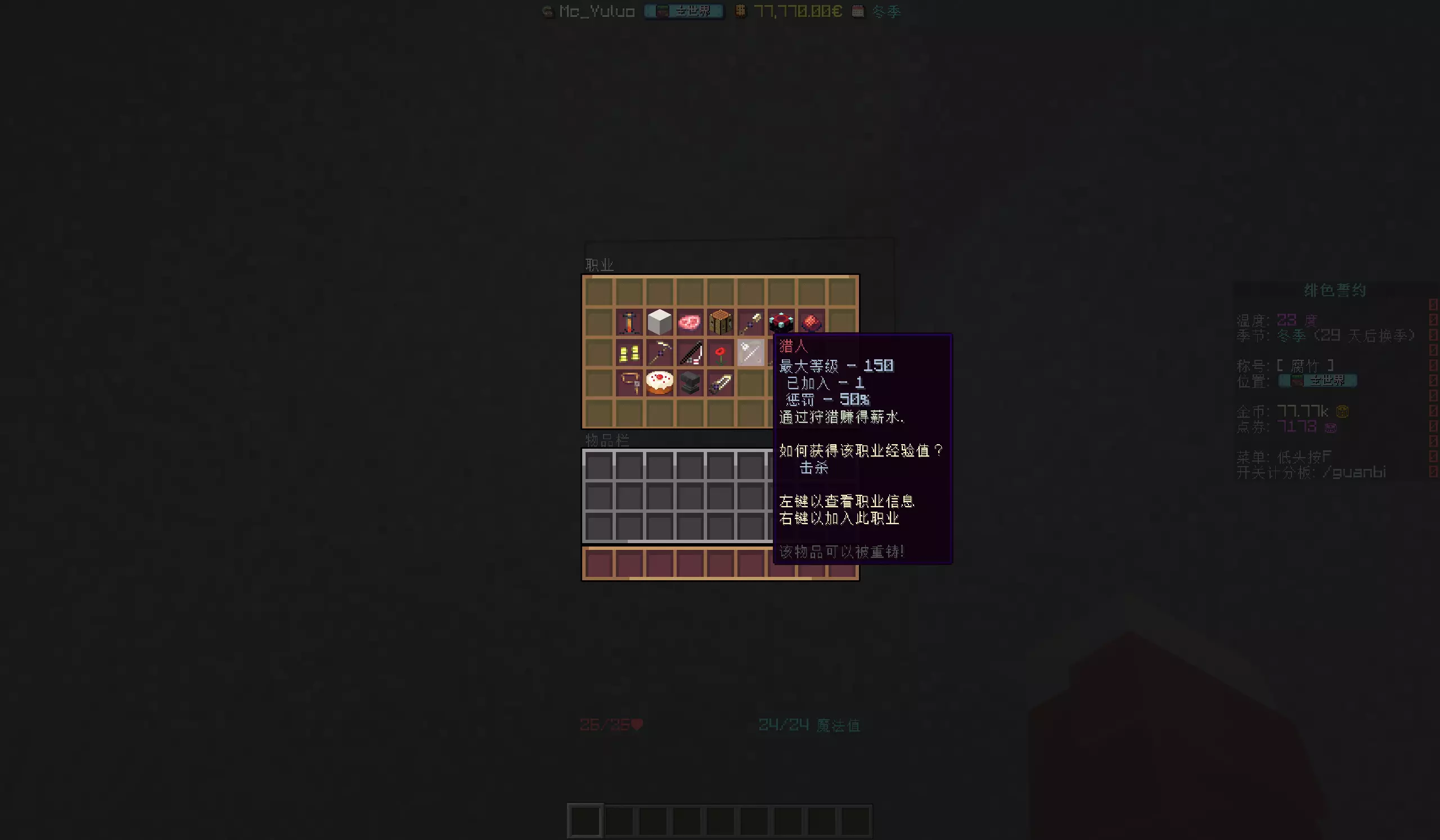Select the sword icon in the bottom row
This screenshot has width=1440, height=840.
click(720, 382)
